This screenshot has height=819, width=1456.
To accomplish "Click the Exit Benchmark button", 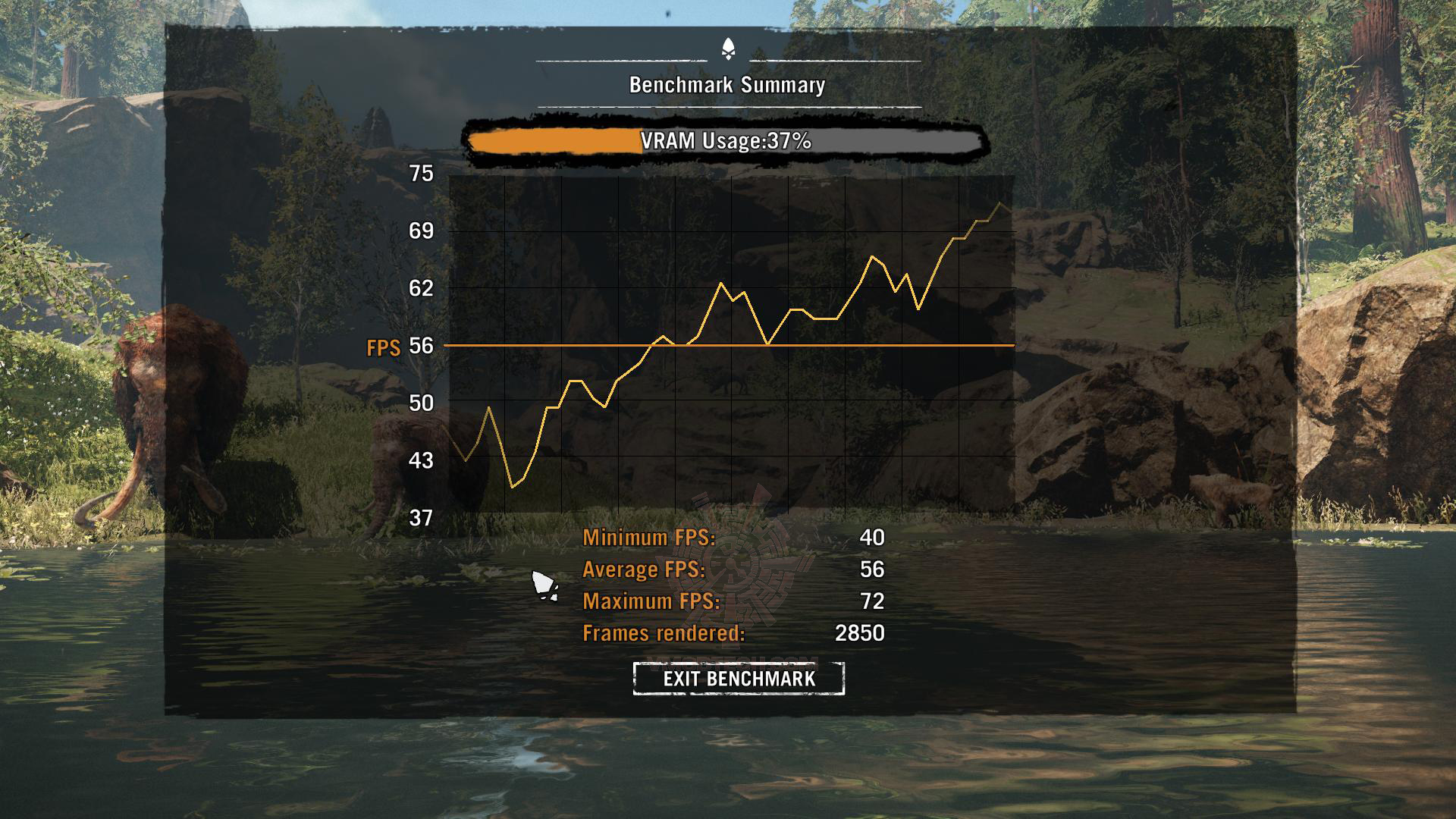I will [x=739, y=678].
